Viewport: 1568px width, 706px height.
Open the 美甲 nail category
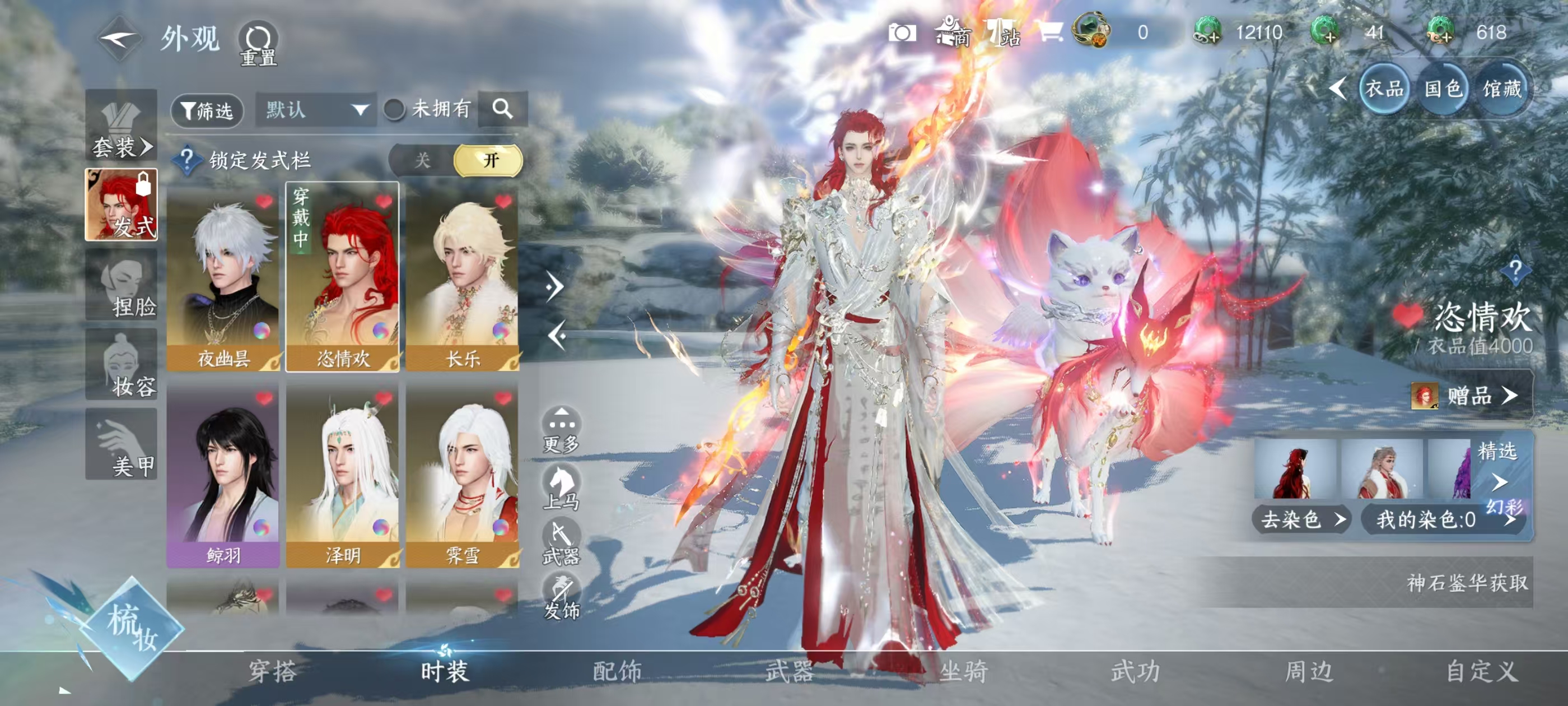click(122, 445)
